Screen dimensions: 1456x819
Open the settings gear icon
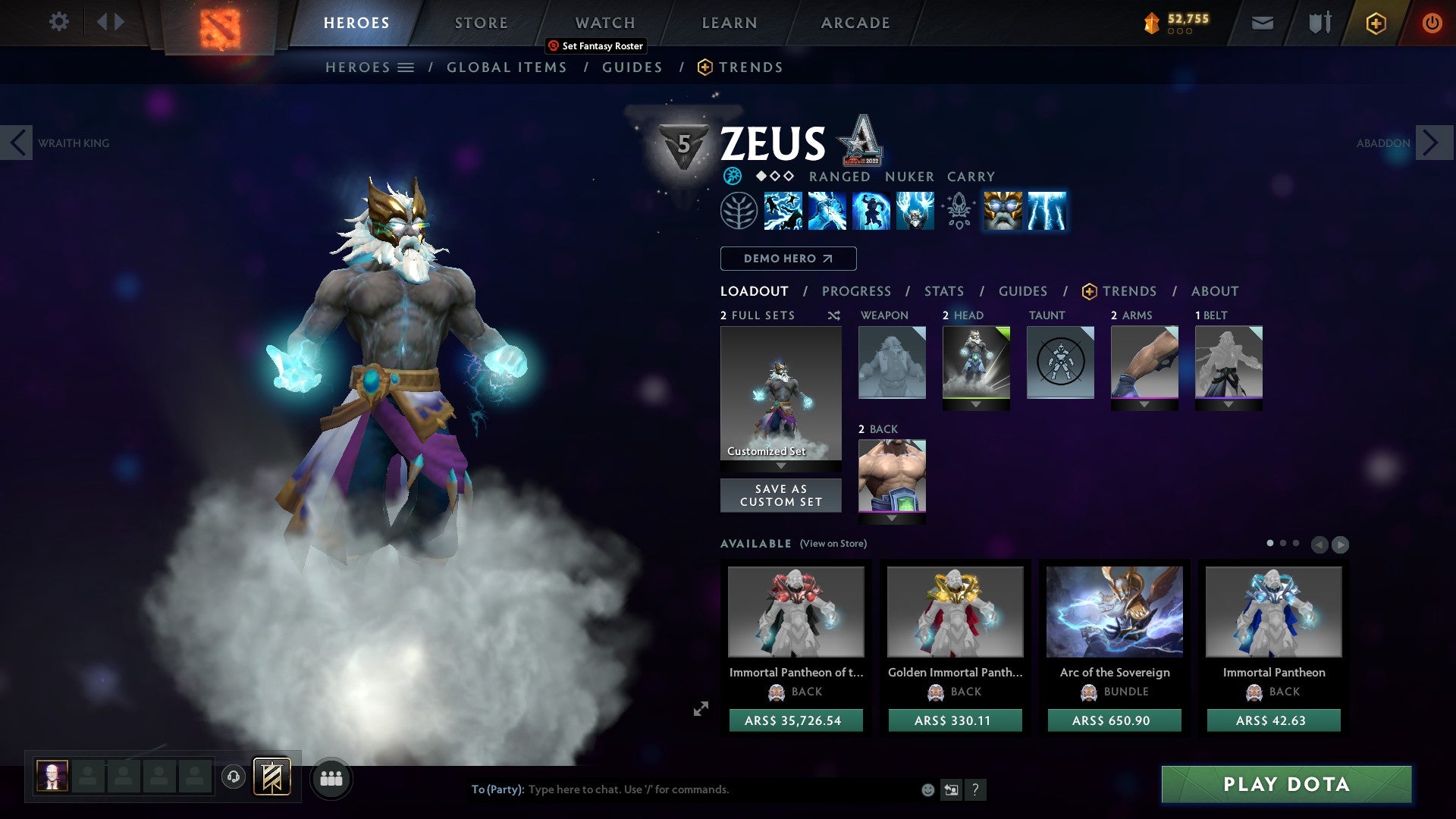[x=58, y=22]
